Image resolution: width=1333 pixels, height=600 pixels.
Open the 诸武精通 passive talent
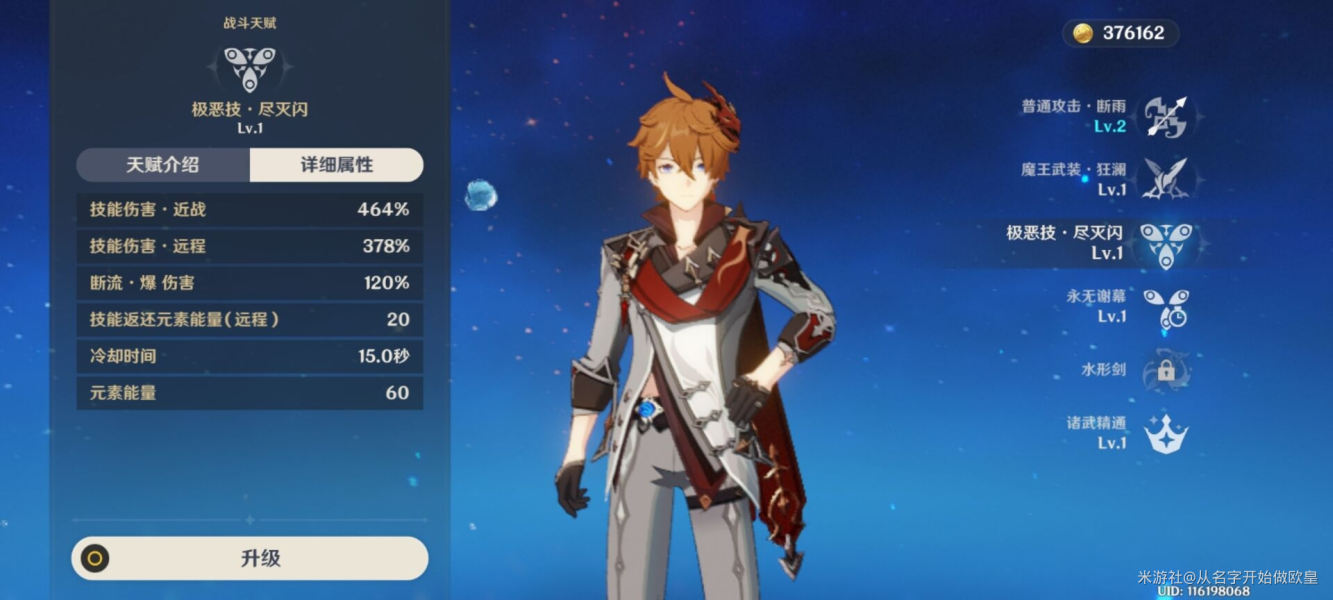[1165, 433]
